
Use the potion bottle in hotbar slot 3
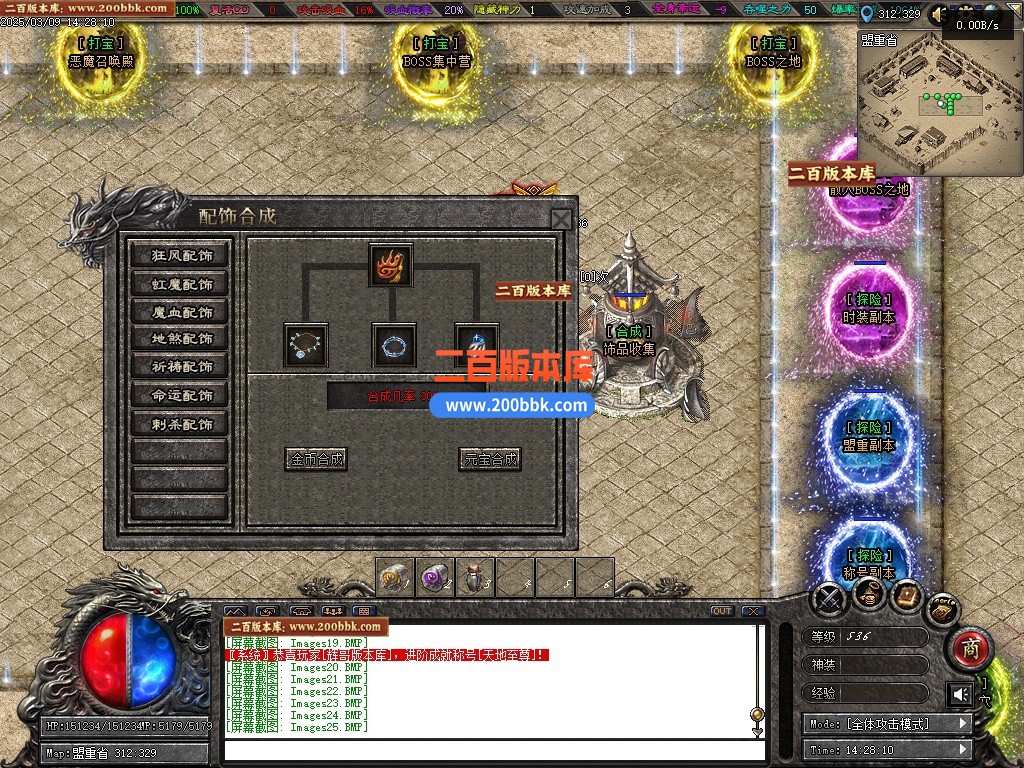[474, 577]
